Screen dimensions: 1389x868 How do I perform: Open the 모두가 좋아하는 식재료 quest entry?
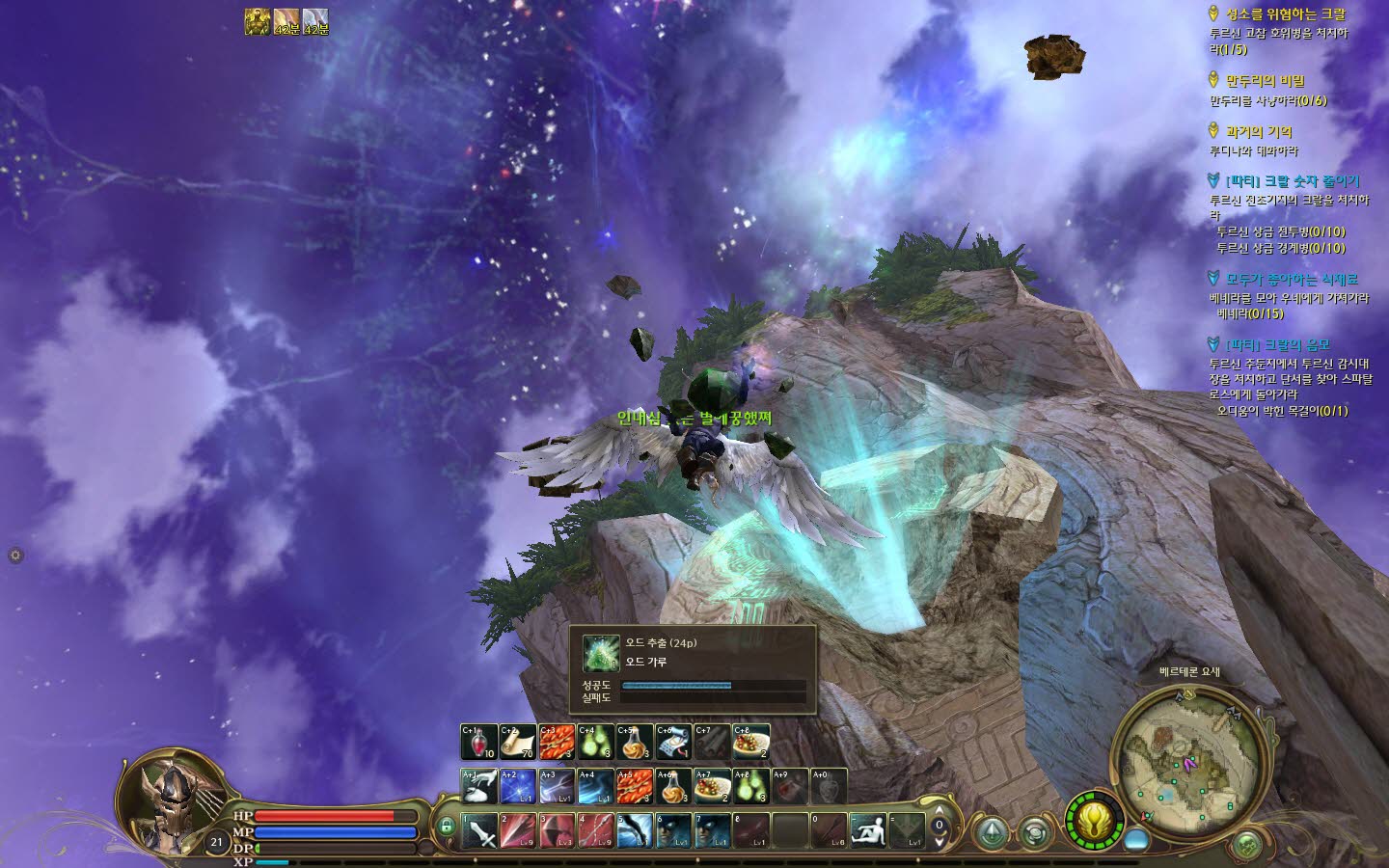[x=1291, y=279]
